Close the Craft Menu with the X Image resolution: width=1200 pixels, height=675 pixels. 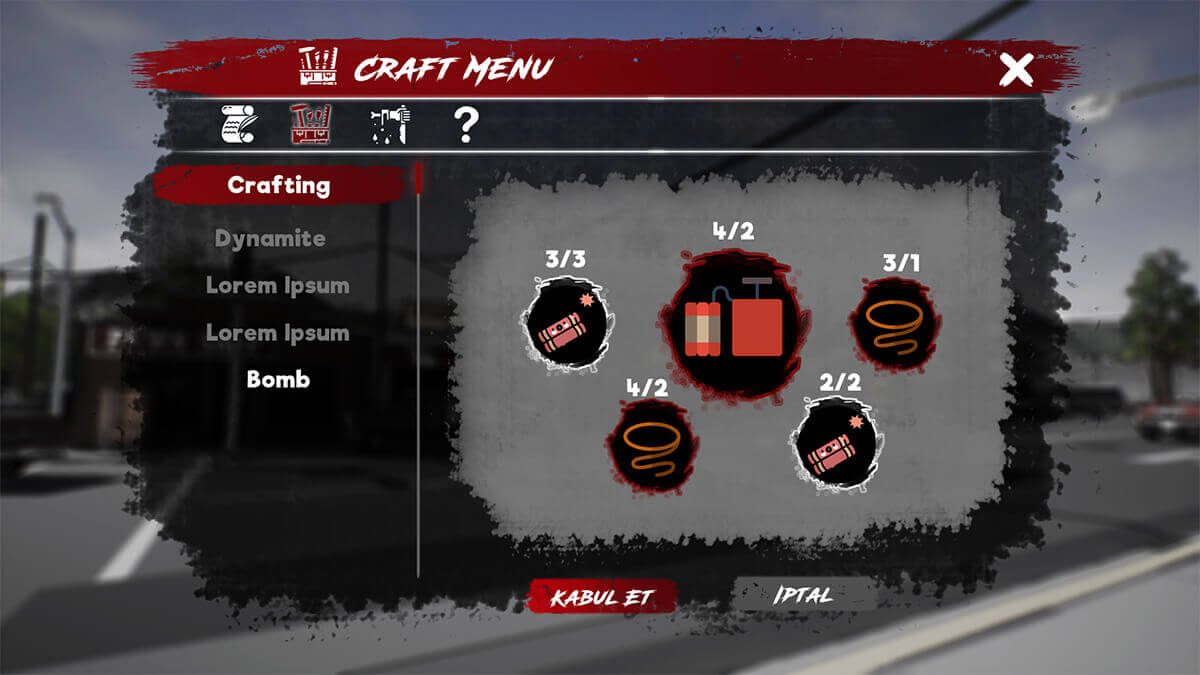1016,70
